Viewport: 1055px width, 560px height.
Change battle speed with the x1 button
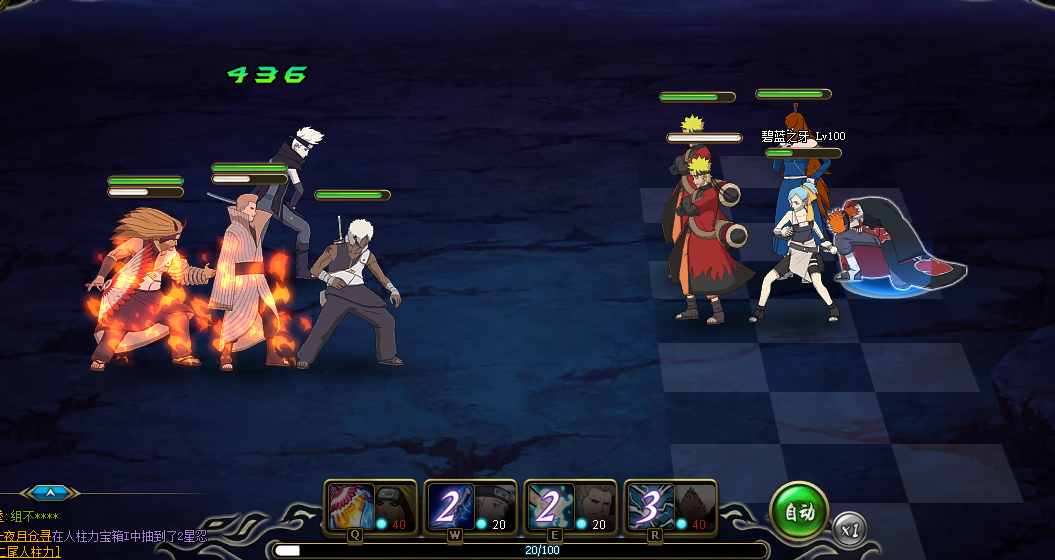coord(850,527)
